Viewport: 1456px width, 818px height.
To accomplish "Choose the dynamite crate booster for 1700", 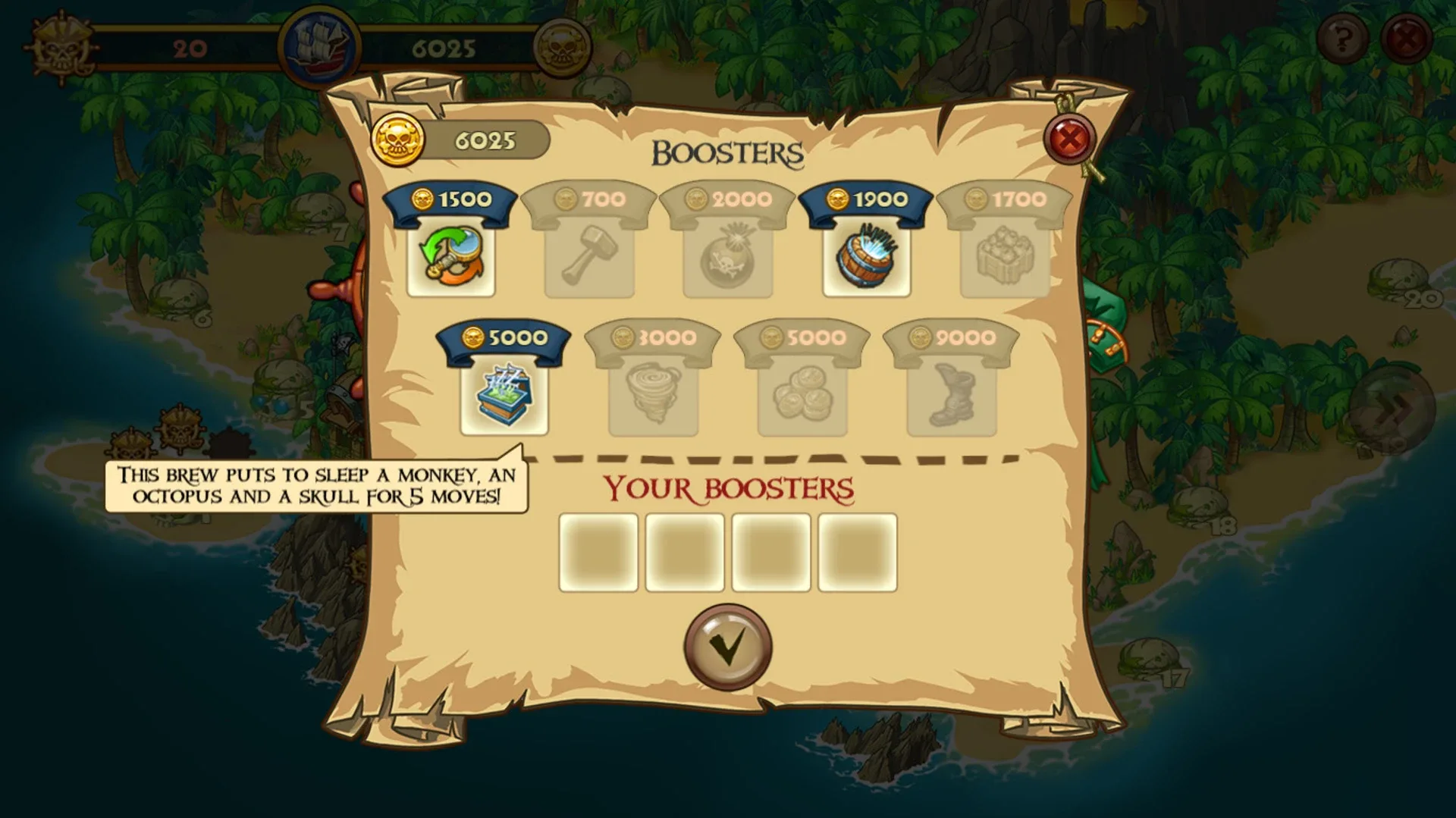I will (1003, 256).
